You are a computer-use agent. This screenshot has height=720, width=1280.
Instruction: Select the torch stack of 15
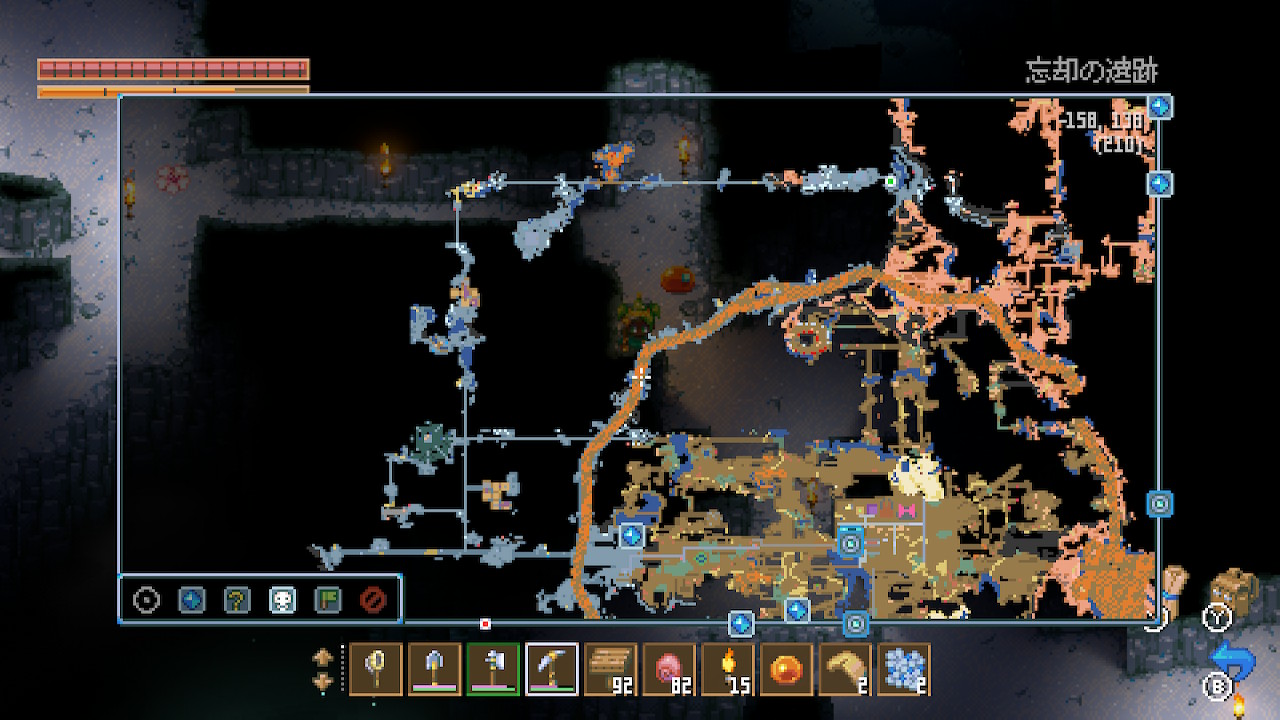coord(728,669)
